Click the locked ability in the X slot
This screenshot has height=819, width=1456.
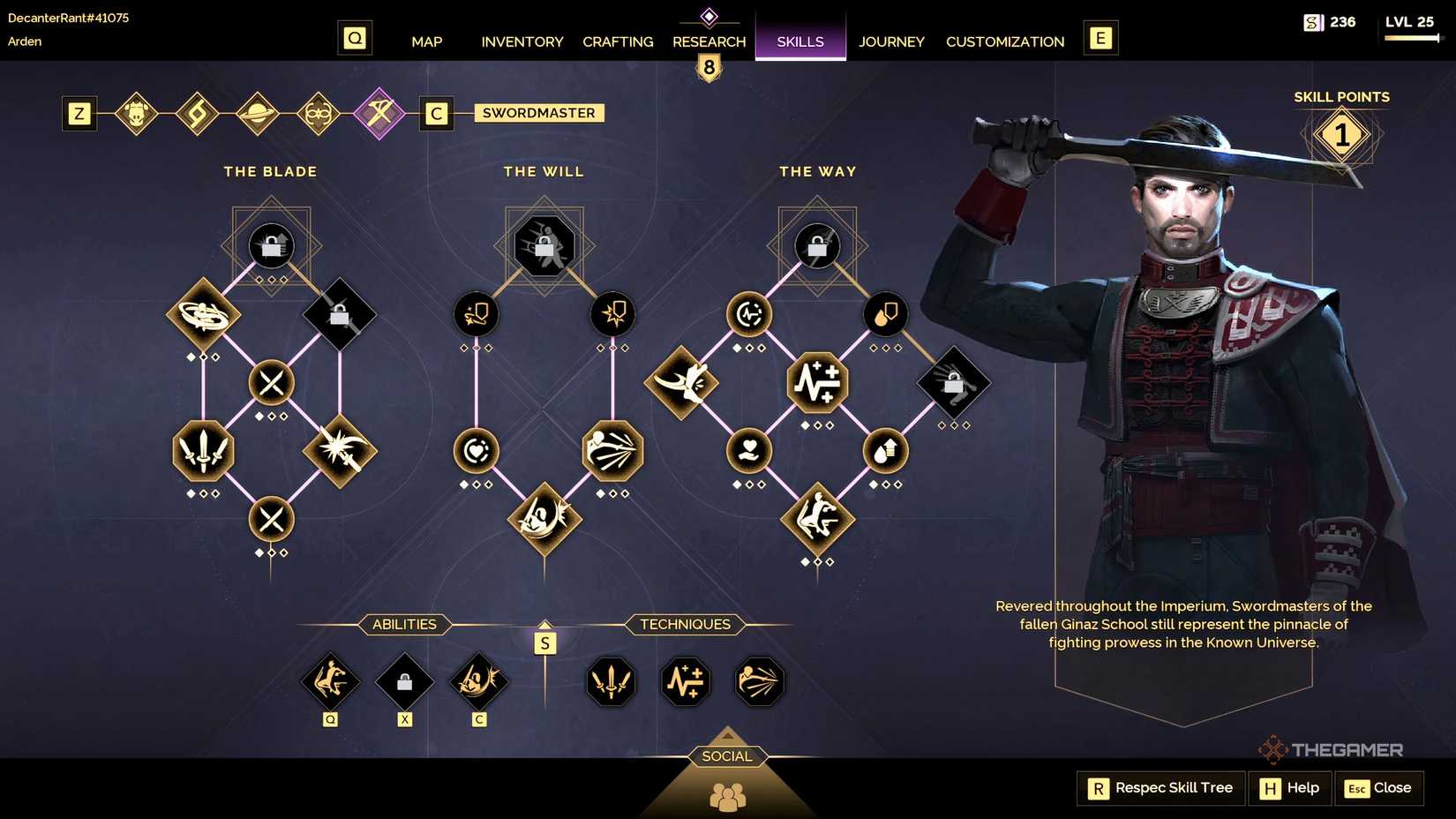pyautogui.click(x=405, y=681)
